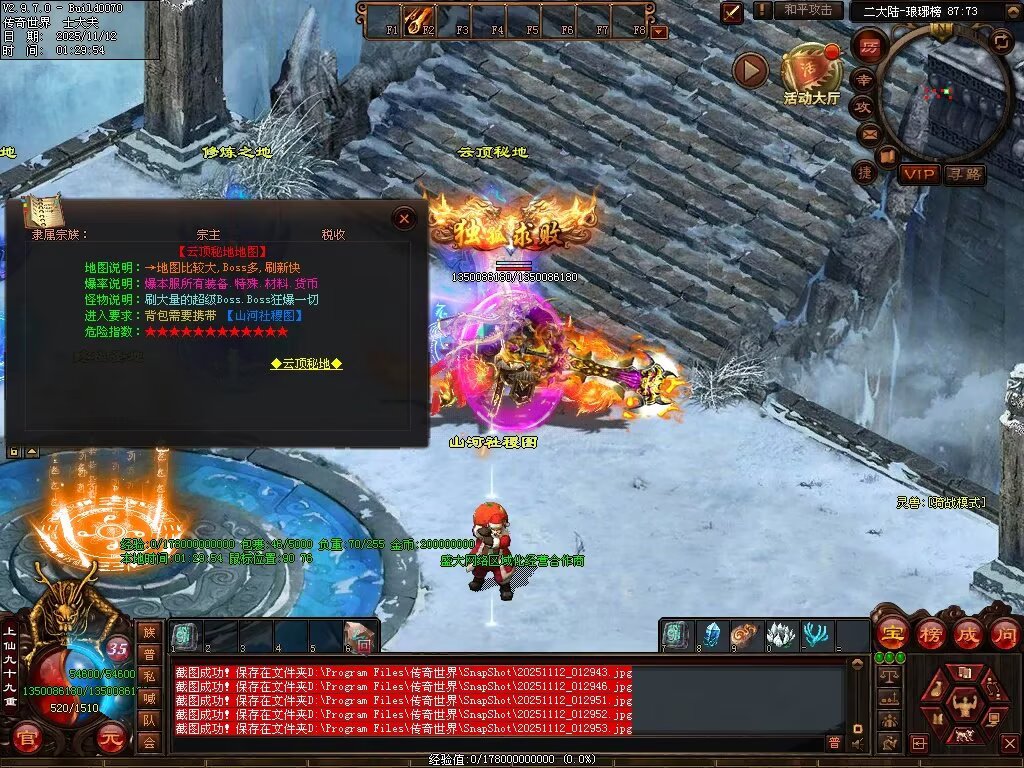This screenshot has height=768, width=1024.
Task: Click the 元 round red button
Action: click(111, 741)
